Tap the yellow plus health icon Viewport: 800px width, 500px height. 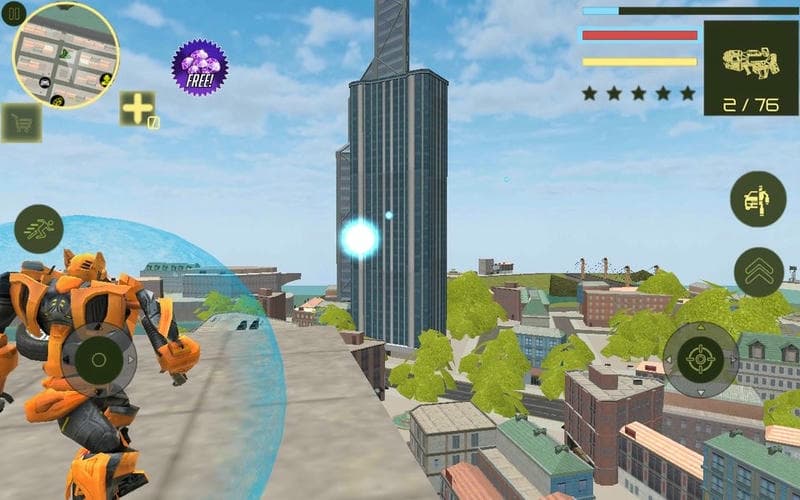[x=137, y=109]
